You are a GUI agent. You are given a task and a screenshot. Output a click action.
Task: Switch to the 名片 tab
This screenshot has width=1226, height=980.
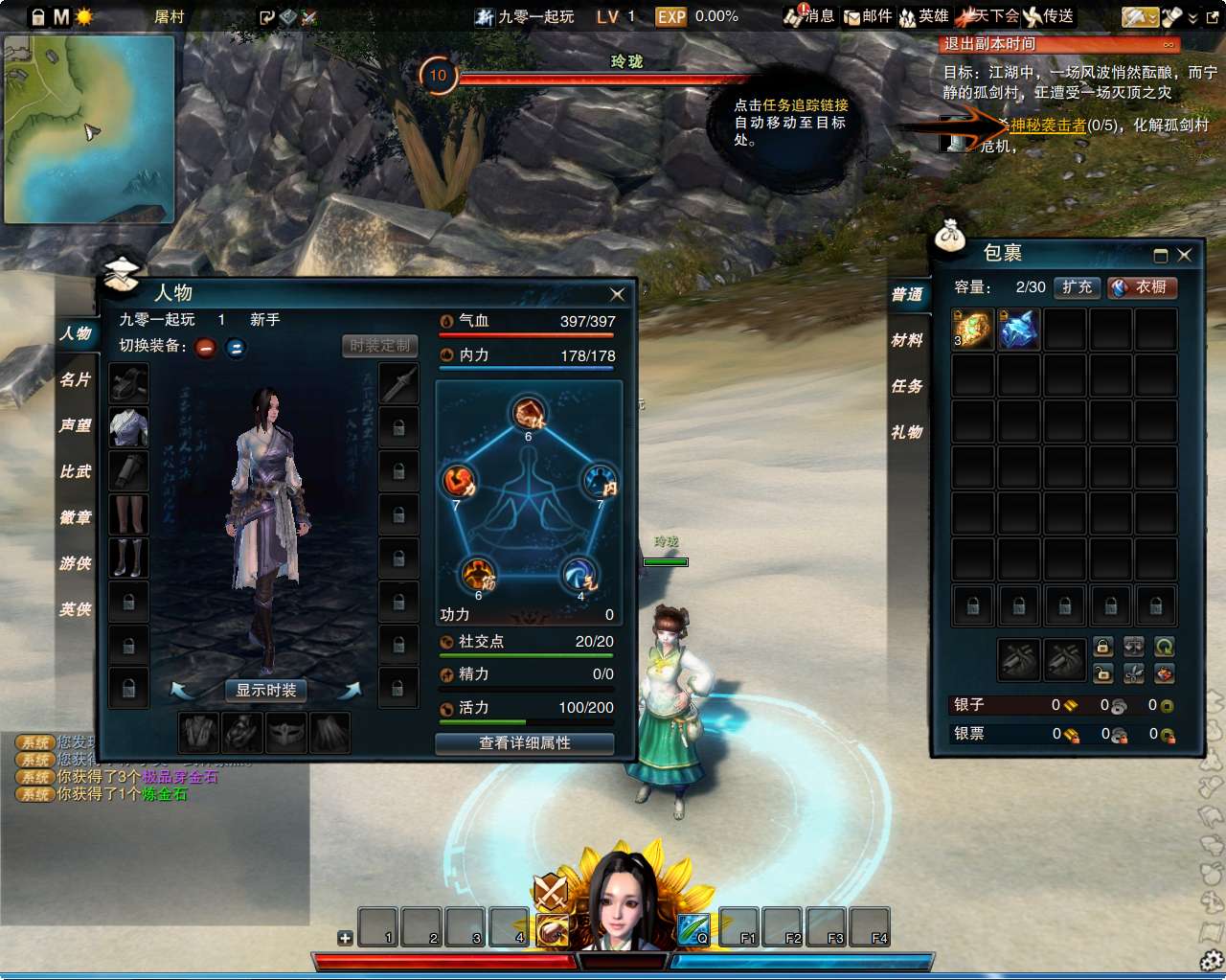76,379
